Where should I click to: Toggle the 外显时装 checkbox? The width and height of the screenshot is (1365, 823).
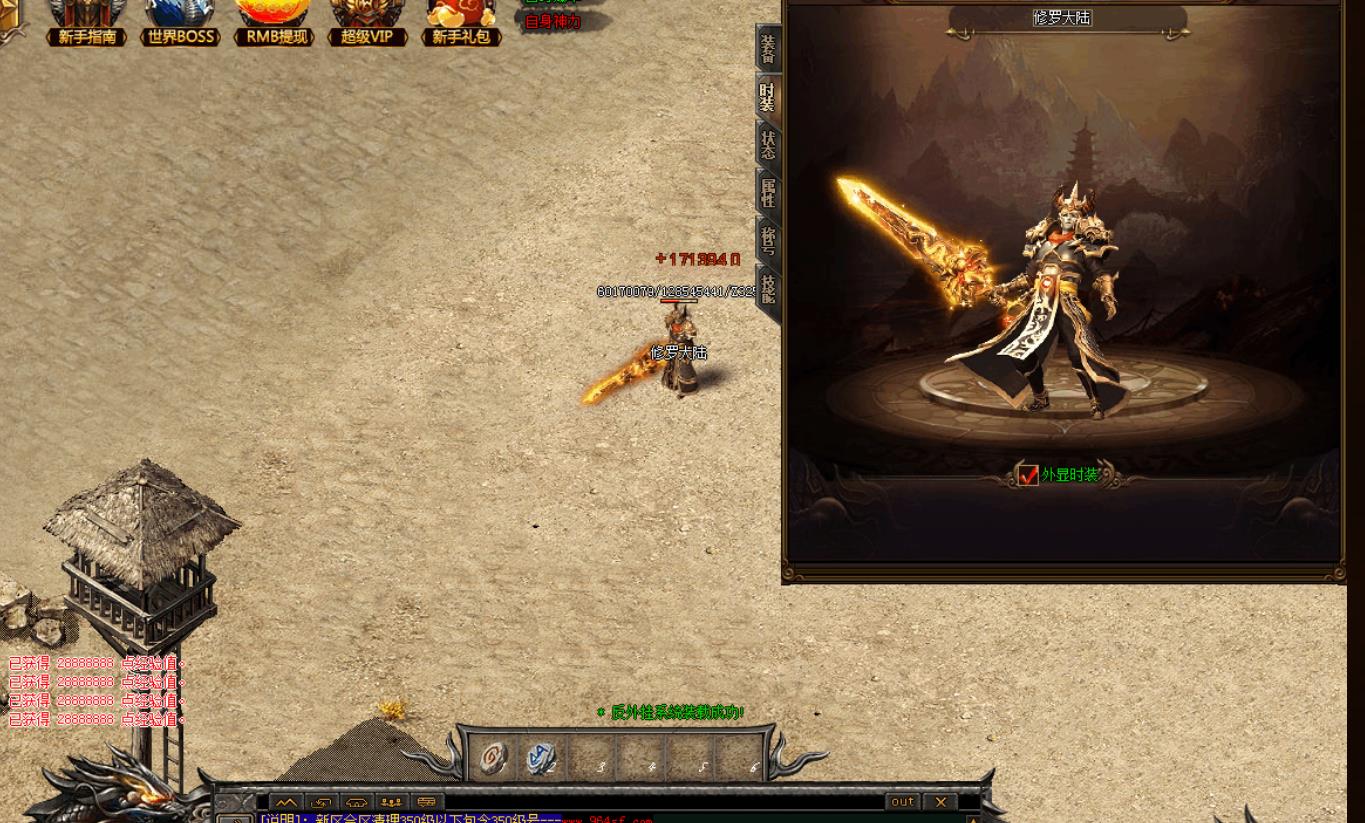coord(1028,475)
